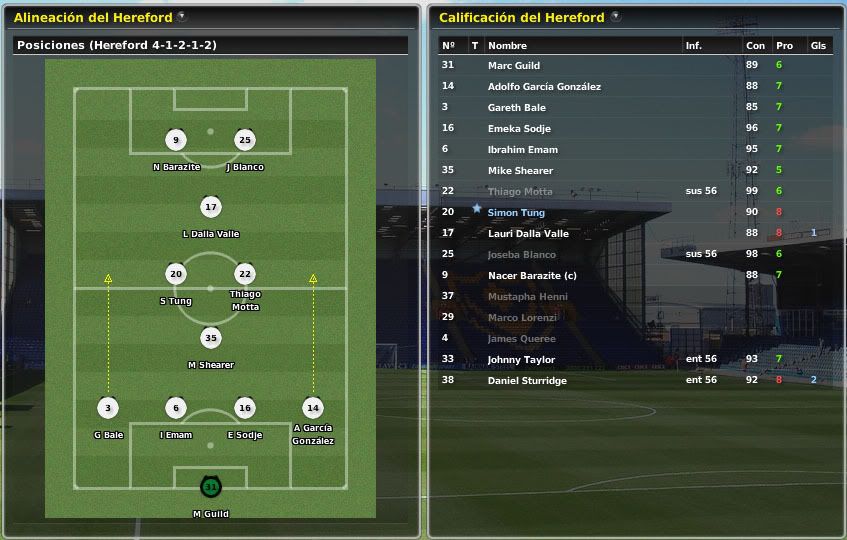Select J Blanco's number 25 pitch marker
847x540 pixels.
[245, 140]
